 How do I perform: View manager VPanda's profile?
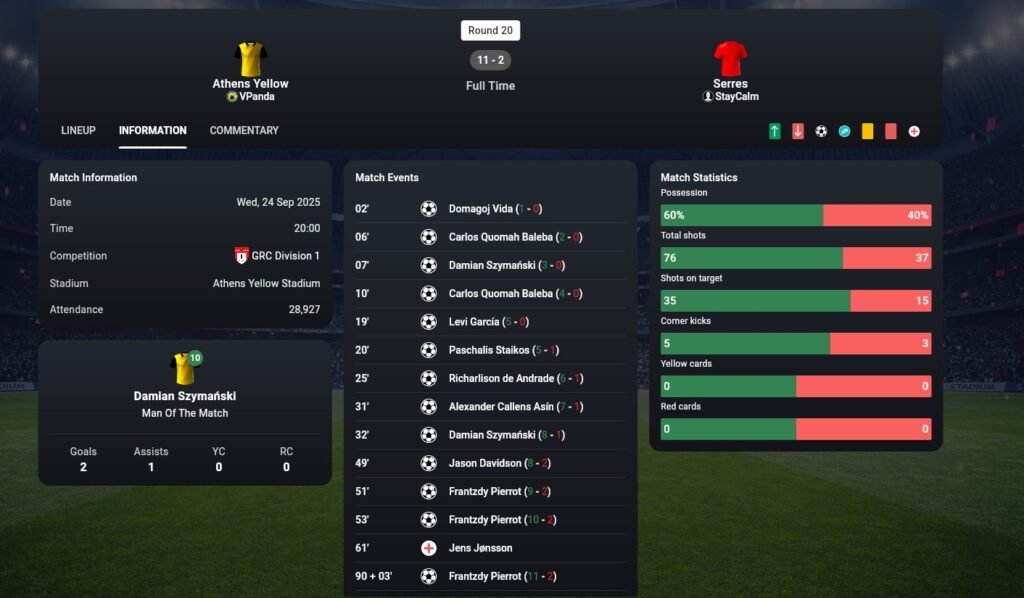pyautogui.click(x=256, y=97)
